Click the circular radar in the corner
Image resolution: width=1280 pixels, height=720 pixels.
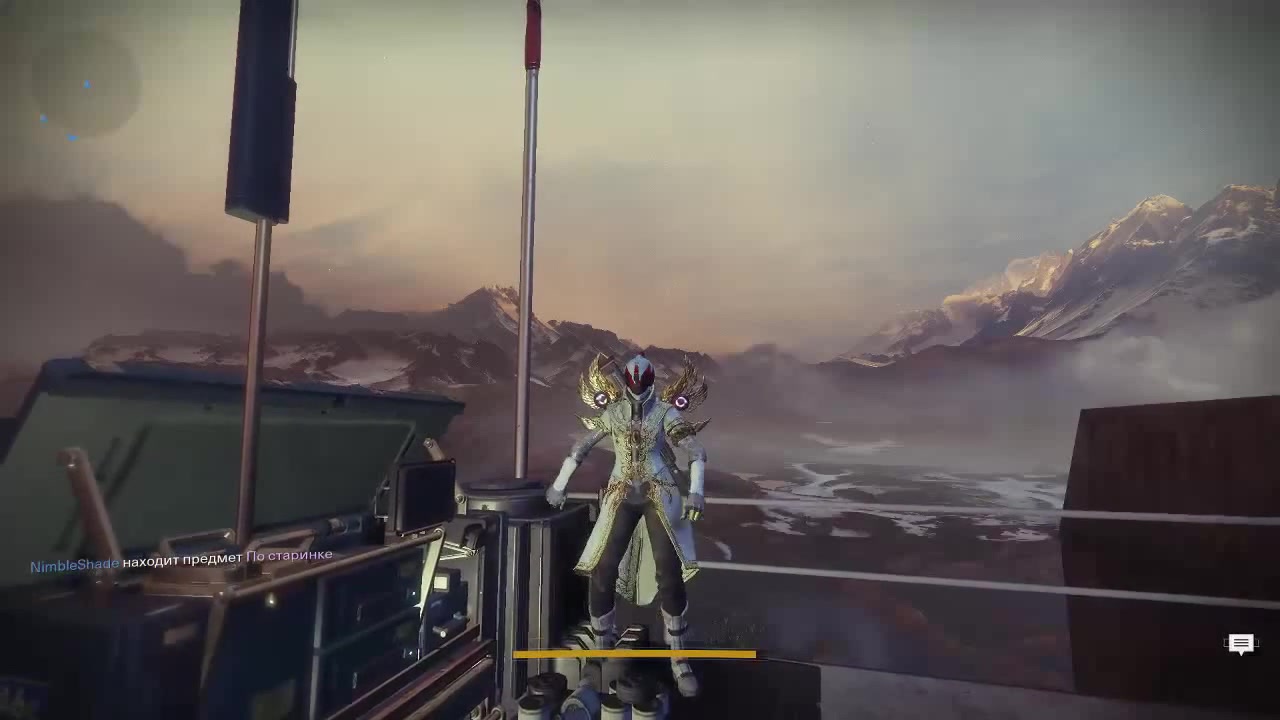click(x=84, y=84)
